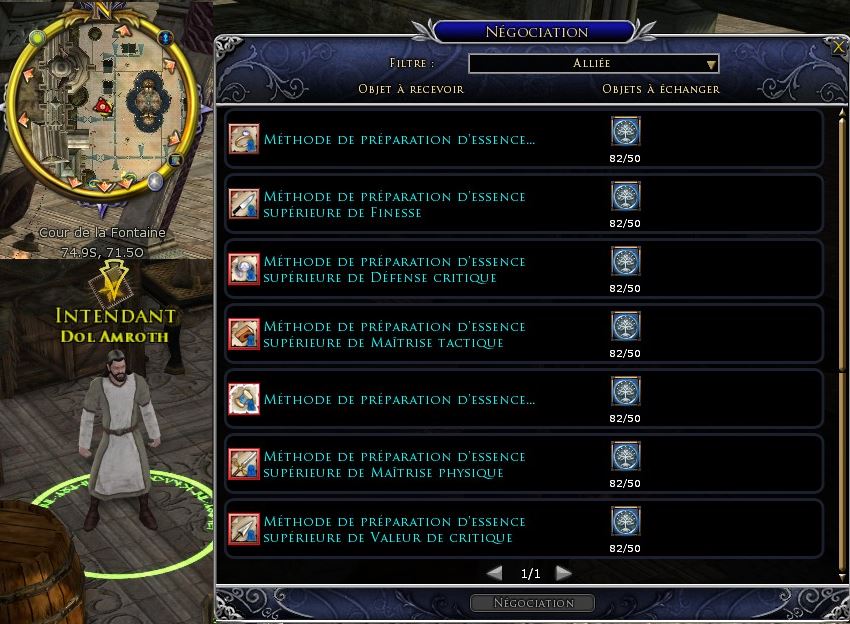Click the blue arrow button on the minimap ring
This screenshot has height=624, width=850.
click(x=166, y=39)
